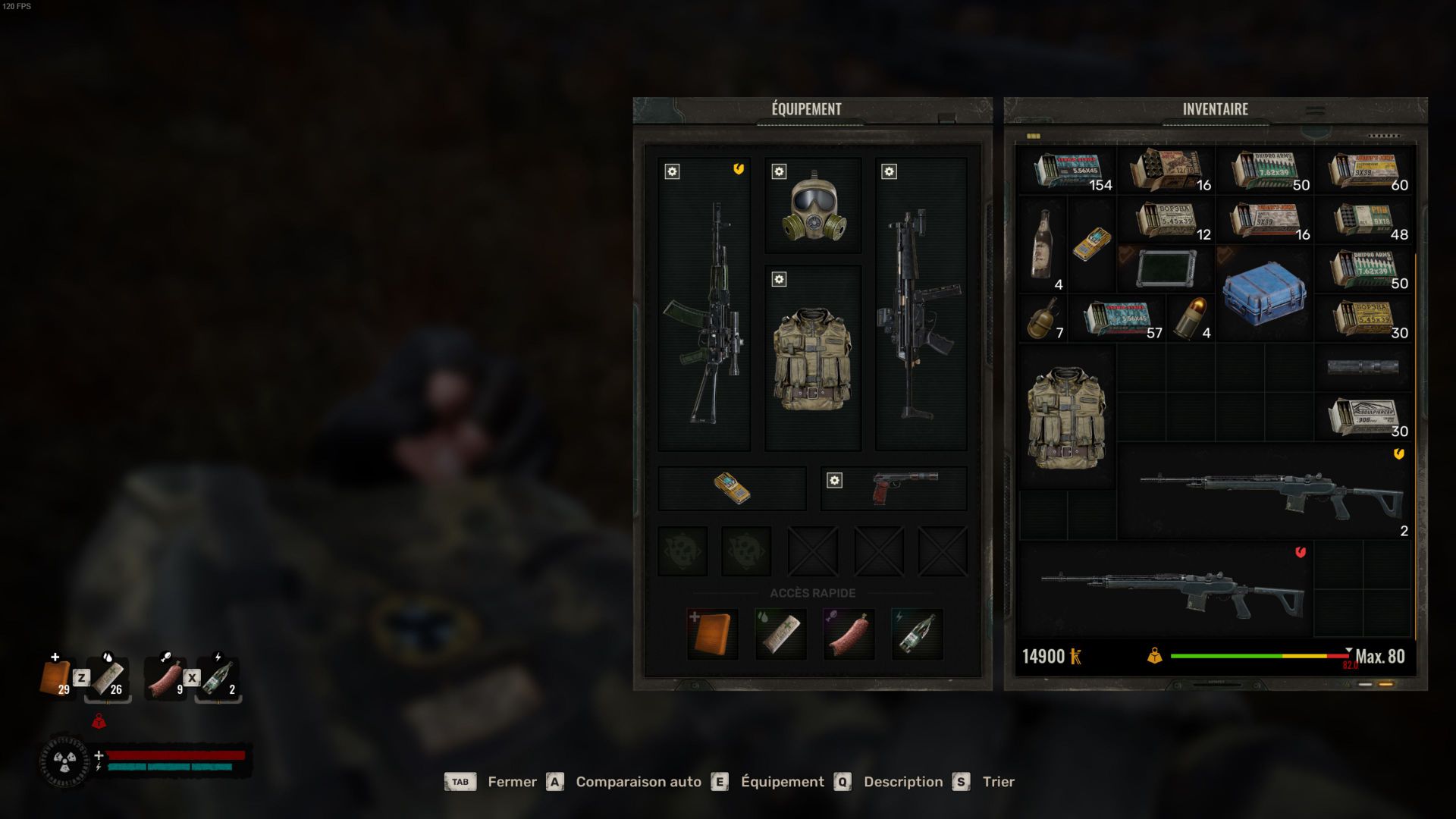This screenshot has width=1456, height=819.
Task: Select the yellow detector in the equipment slot
Action: pyautogui.click(x=732, y=488)
